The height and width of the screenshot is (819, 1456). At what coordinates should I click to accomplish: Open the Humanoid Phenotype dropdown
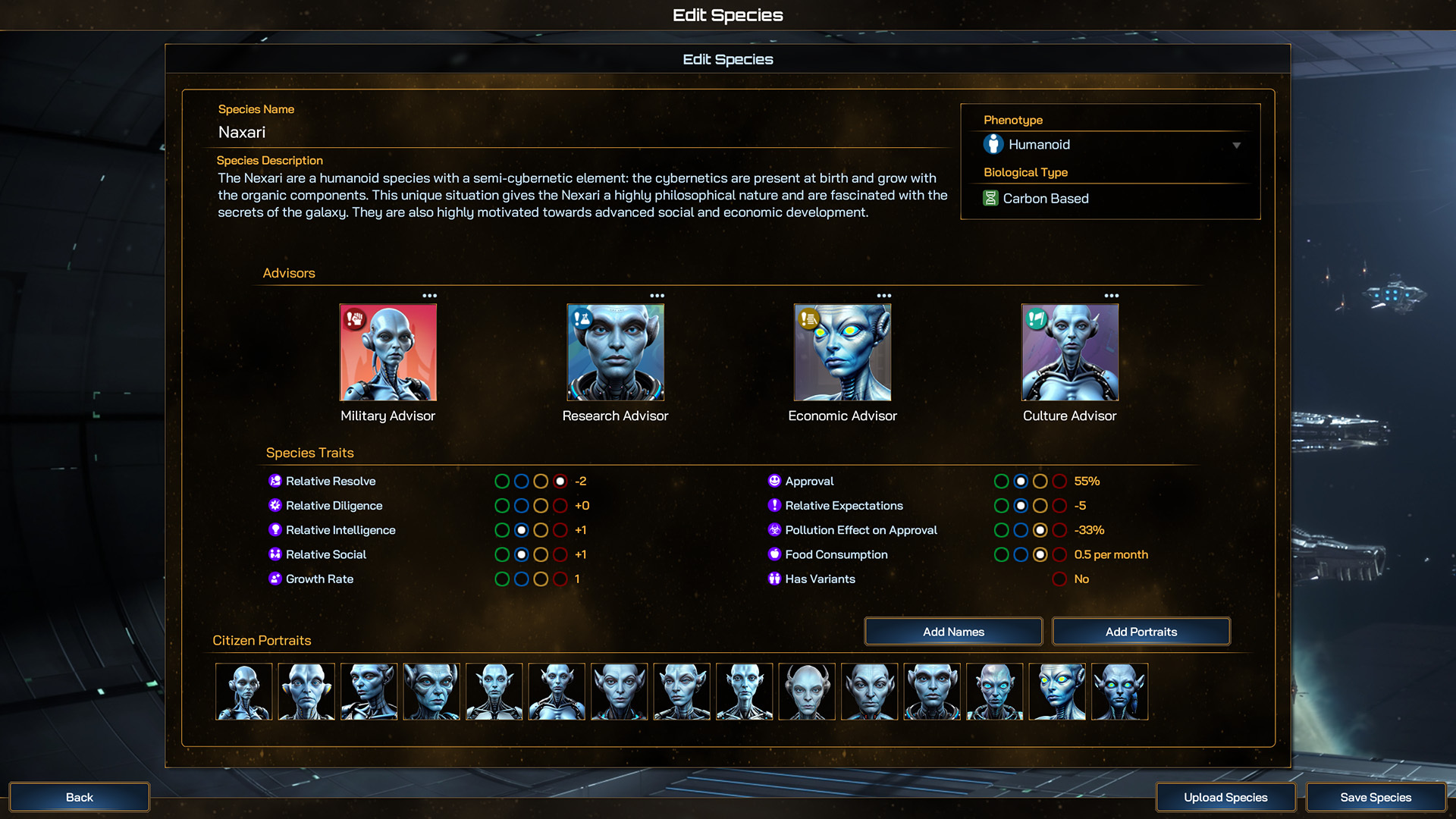point(1236,144)
